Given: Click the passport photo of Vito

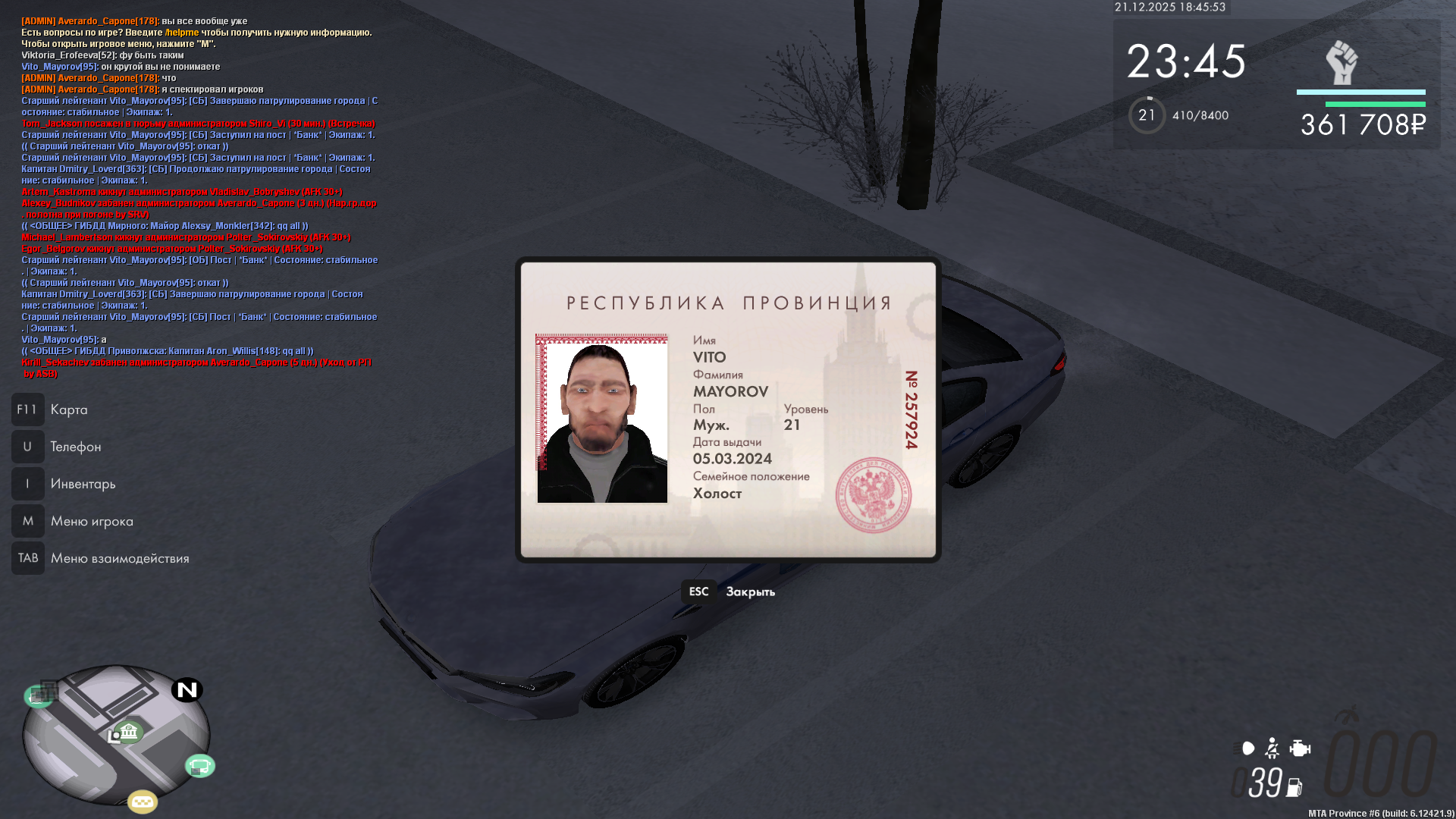Looking at the screenshot, I should click(x=602, y=419).
